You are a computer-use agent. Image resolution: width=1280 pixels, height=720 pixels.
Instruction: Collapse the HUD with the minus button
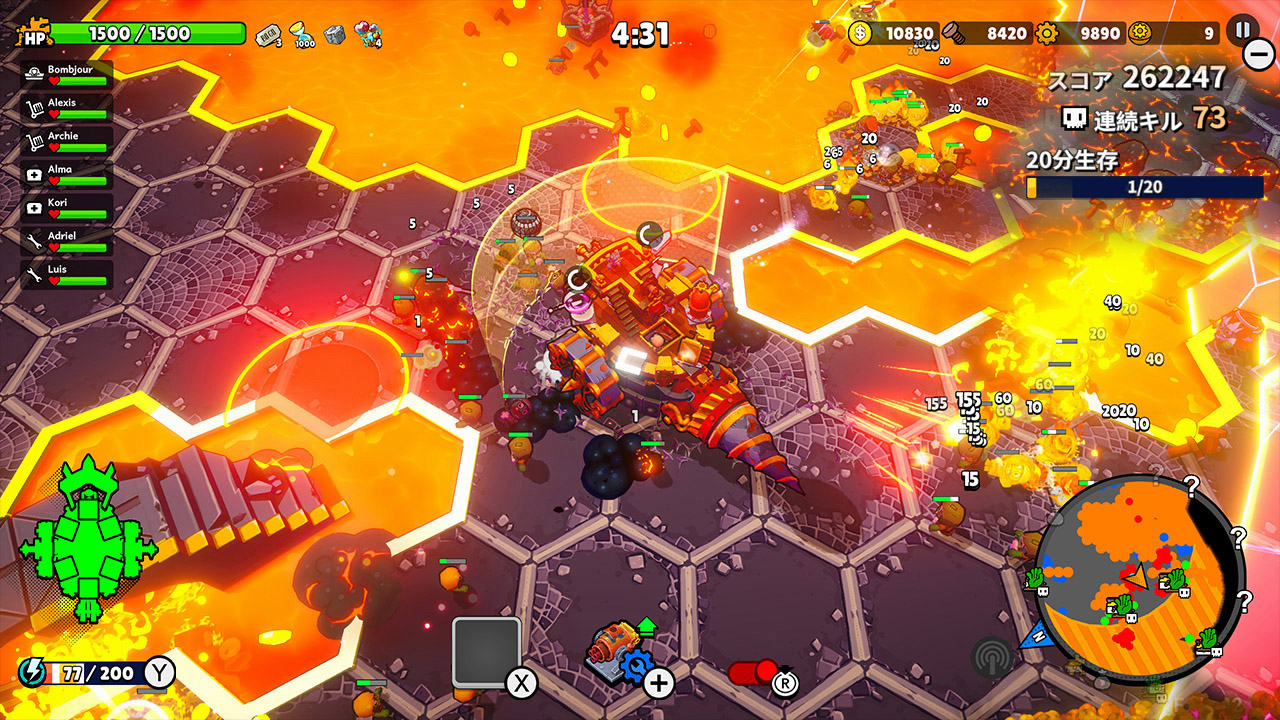pos(1258,53)
